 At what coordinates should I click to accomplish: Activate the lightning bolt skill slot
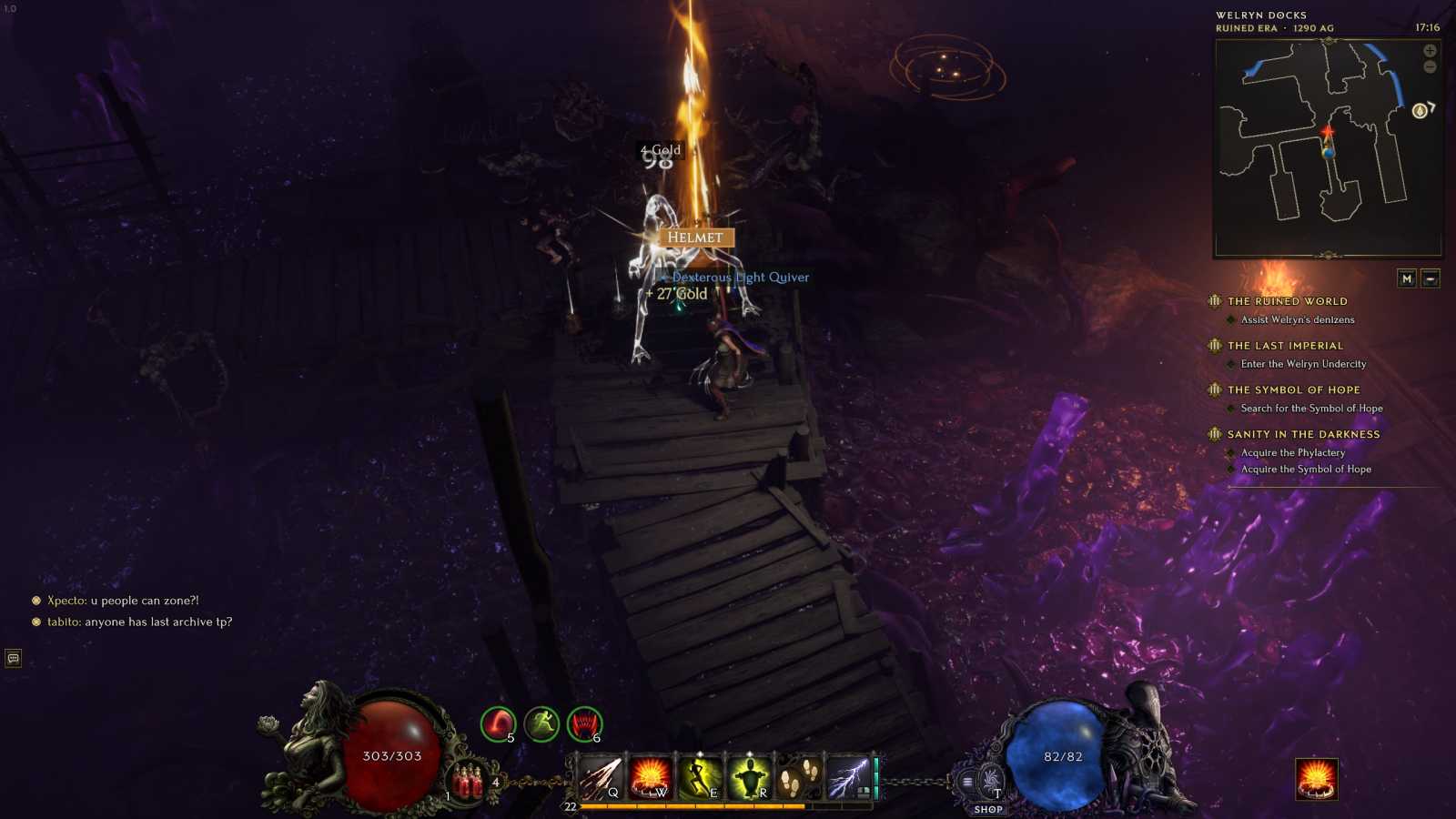click(x=847, y=778)
